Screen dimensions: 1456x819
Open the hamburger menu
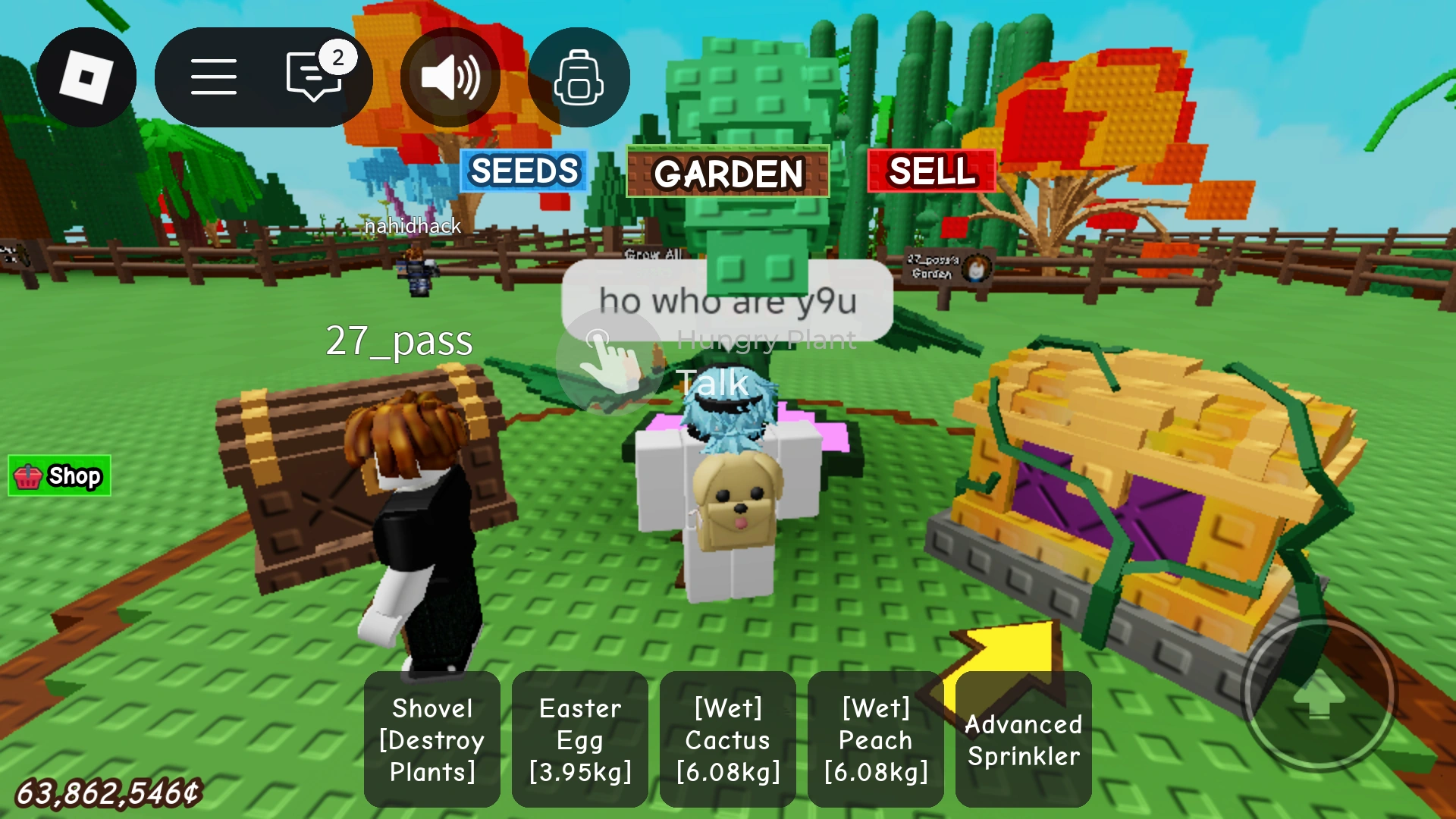(213, 76)
